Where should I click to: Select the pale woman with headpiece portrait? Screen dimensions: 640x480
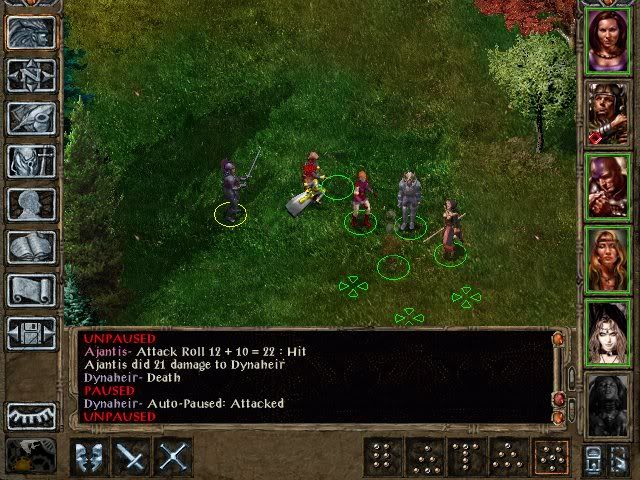(606, 328)
